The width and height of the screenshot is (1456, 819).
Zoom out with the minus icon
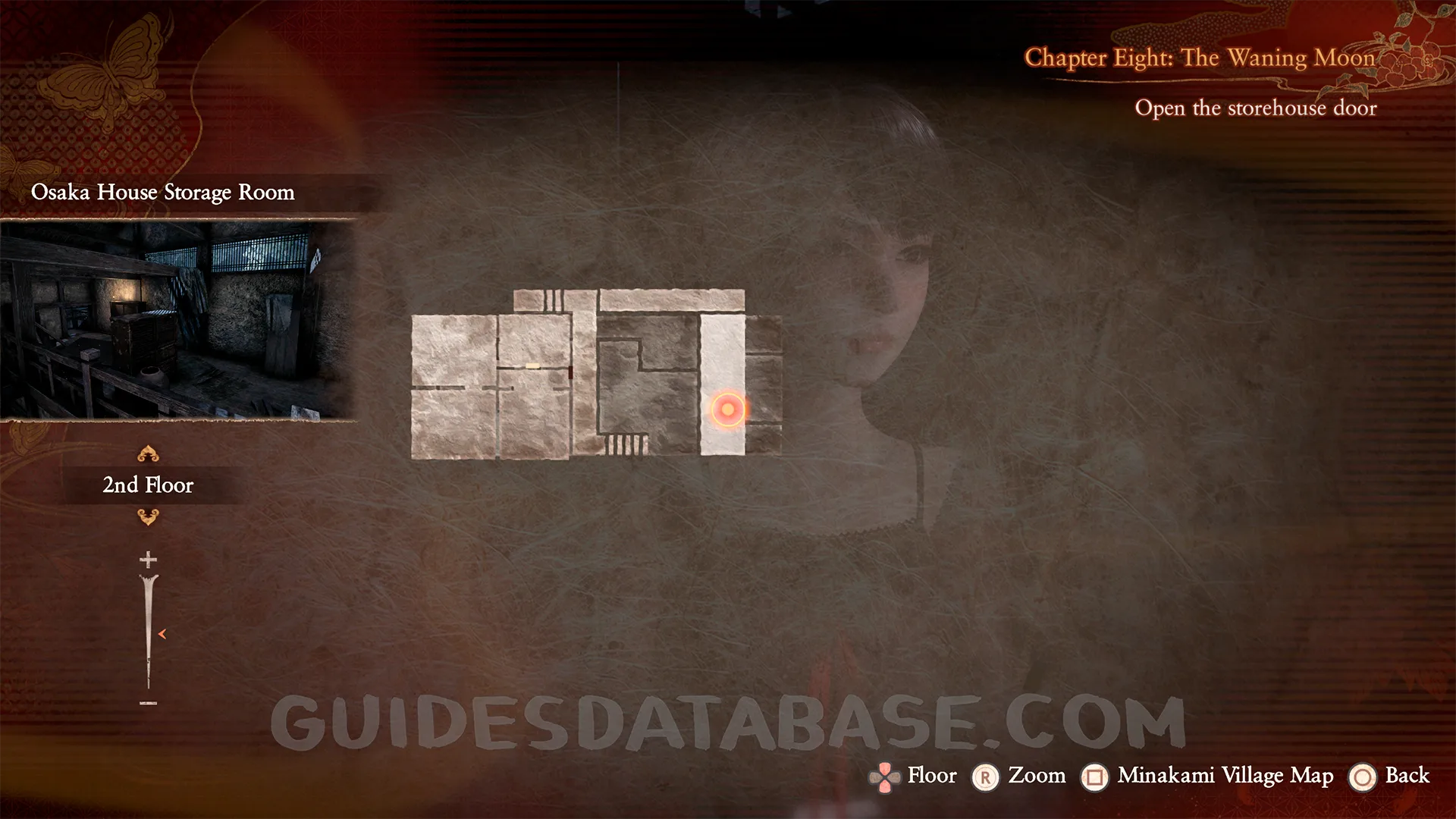(148, 704)
